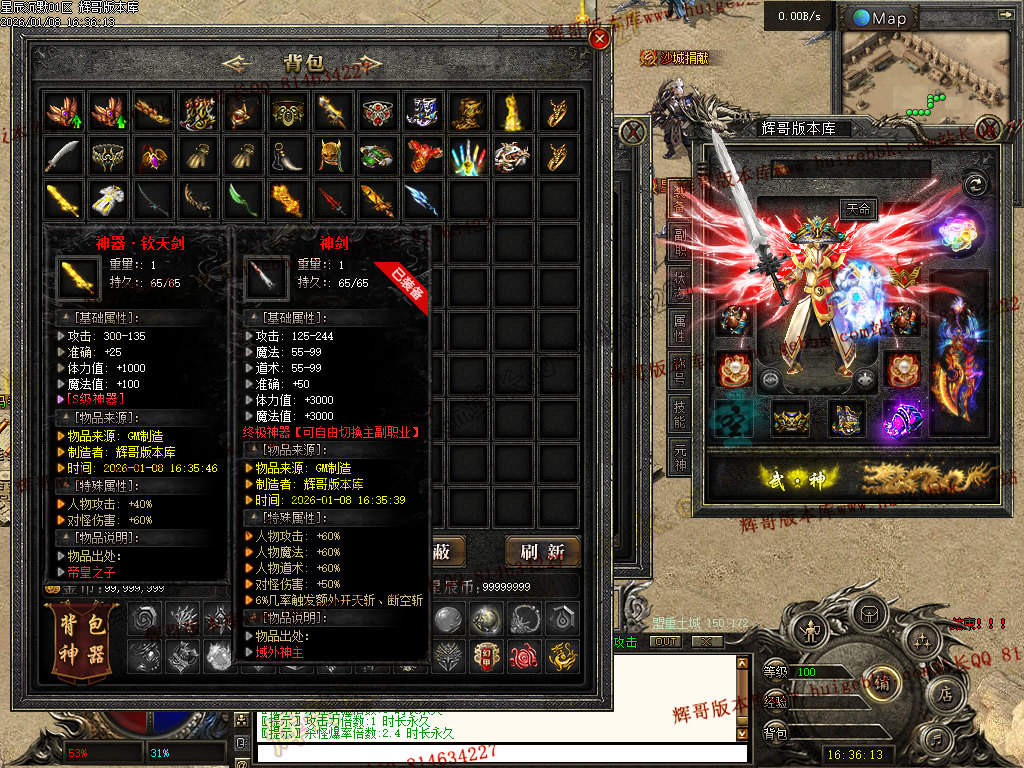Click the 天命 destiny button
This screenshot has width=1024, height=768.
[x=858, y=210]
